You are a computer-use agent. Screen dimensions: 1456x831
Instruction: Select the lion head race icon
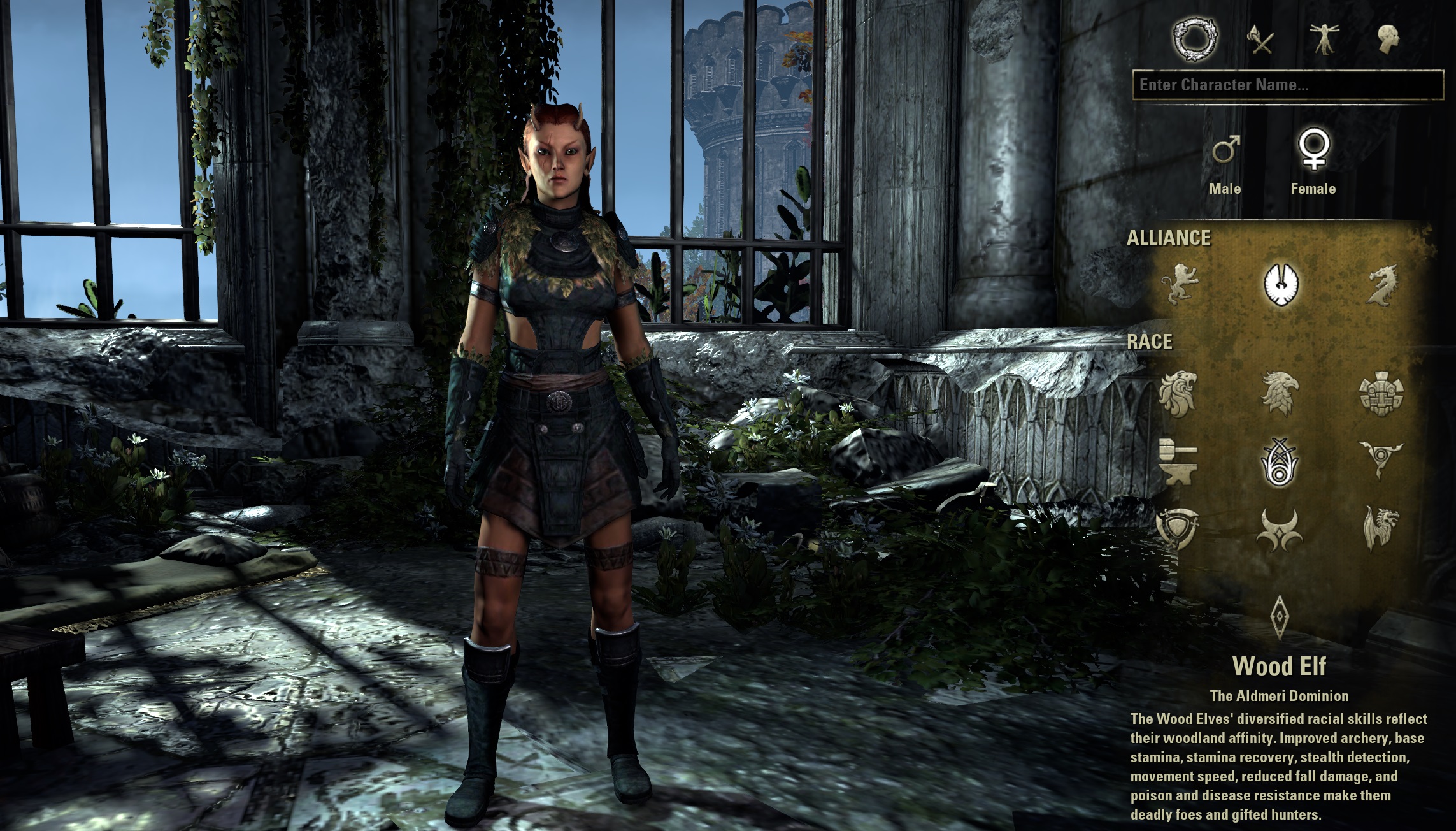[x=1177, y=393]
